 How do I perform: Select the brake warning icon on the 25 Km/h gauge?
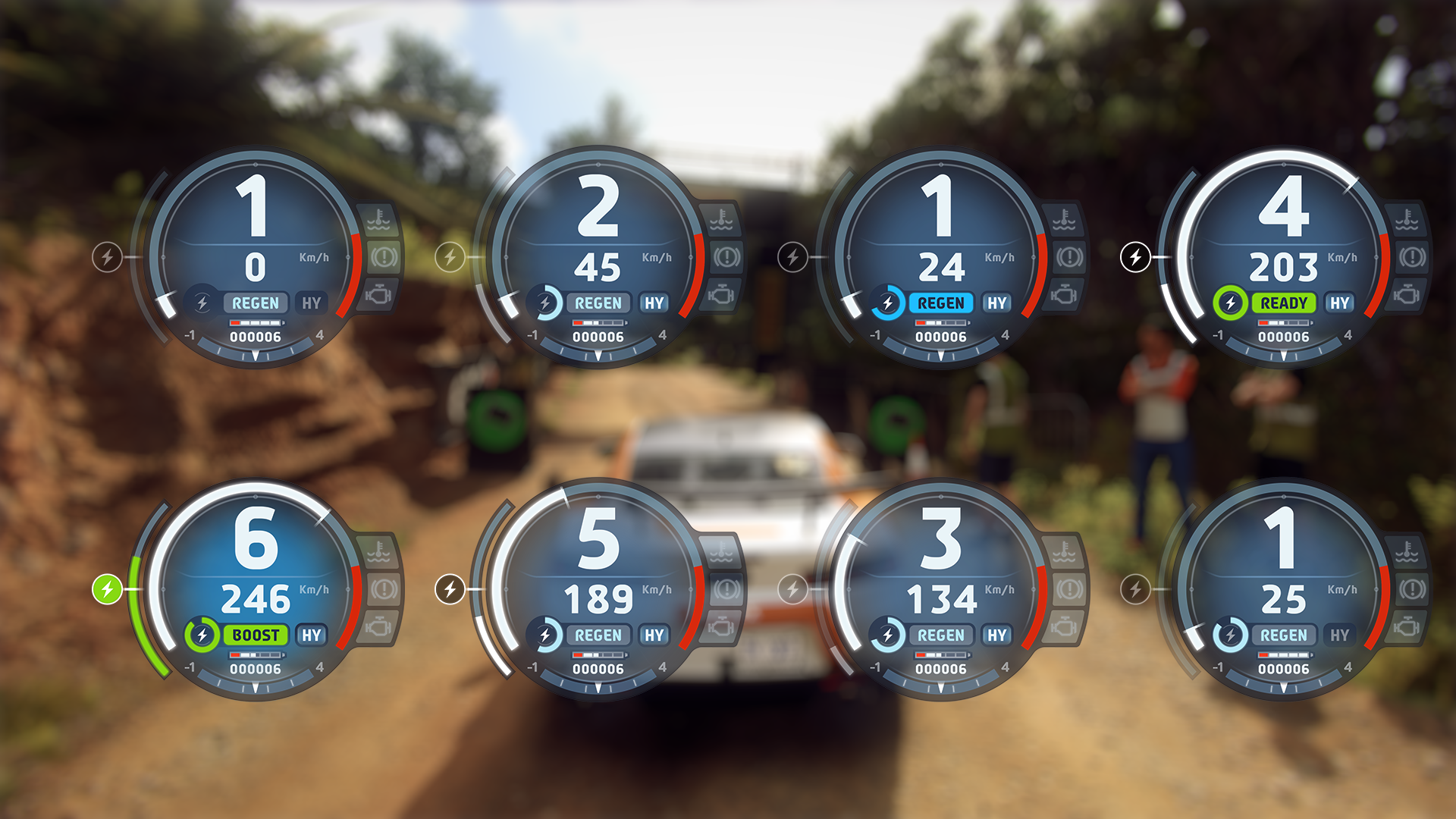point(1413,589)
